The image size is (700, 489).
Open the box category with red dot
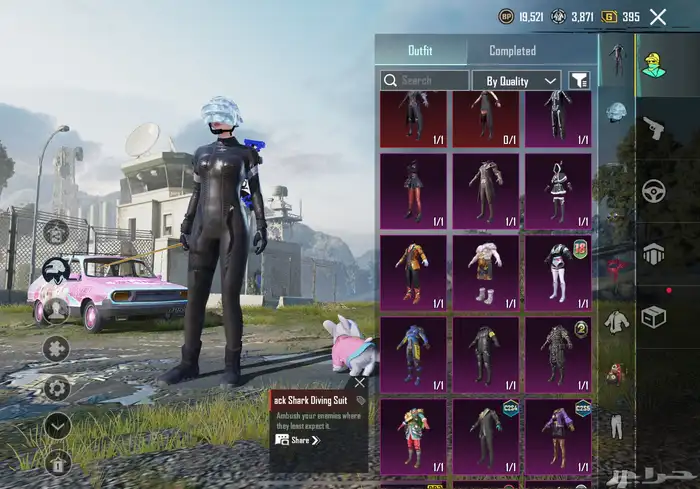pos(654,316)
